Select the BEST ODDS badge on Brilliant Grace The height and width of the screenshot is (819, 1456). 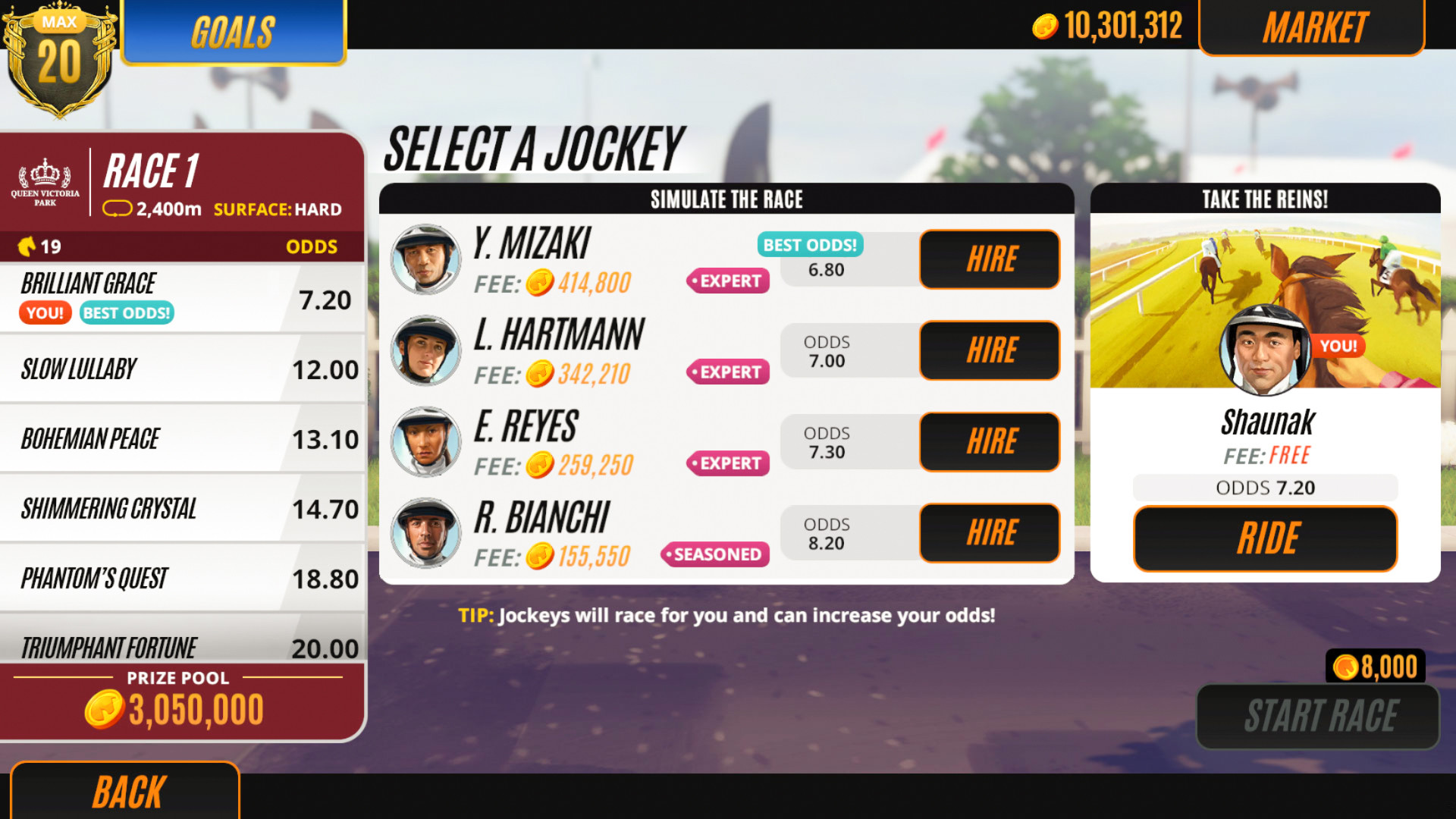pyautogui.click(x=126, y=312)
